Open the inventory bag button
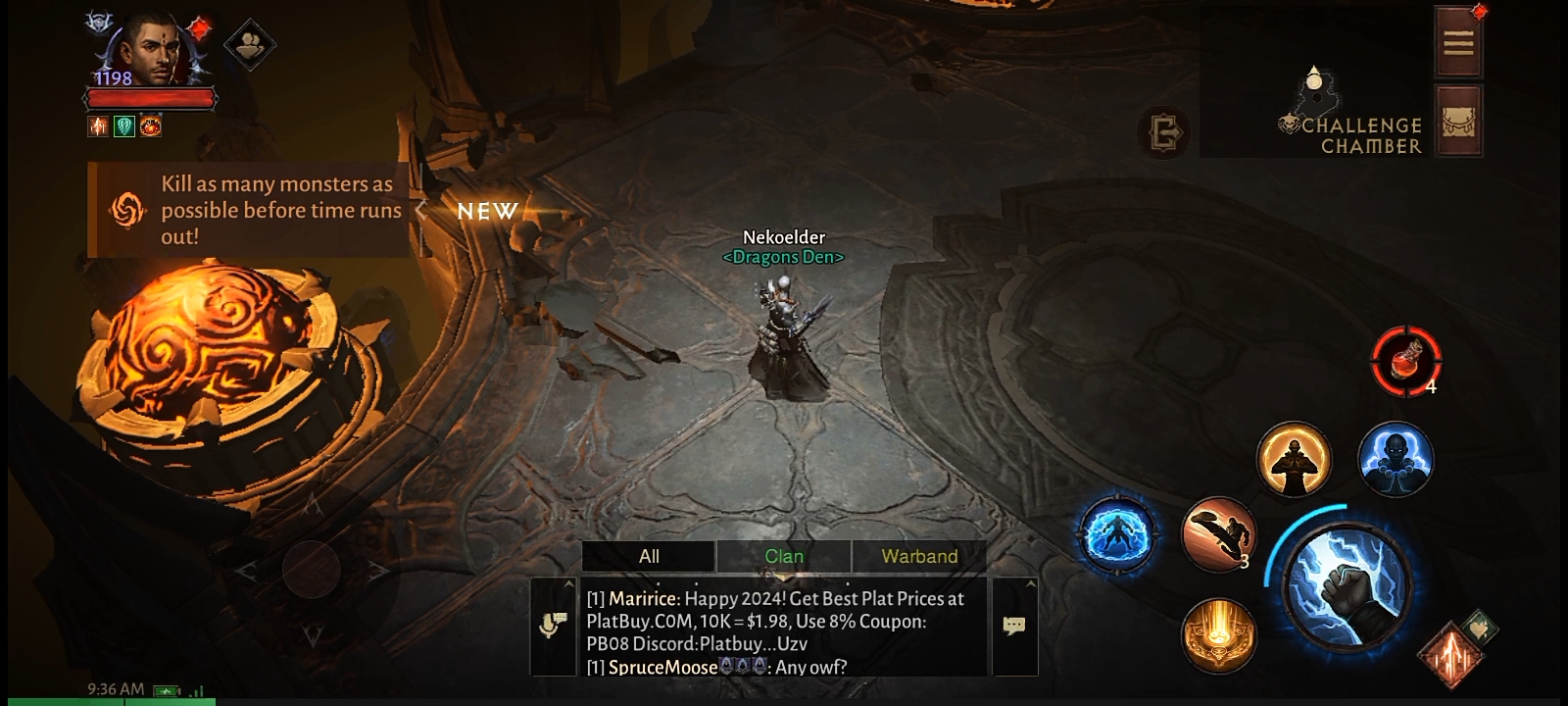Screen dimensions: 1568x706 pyautogui.click(x=1458, y=122)
